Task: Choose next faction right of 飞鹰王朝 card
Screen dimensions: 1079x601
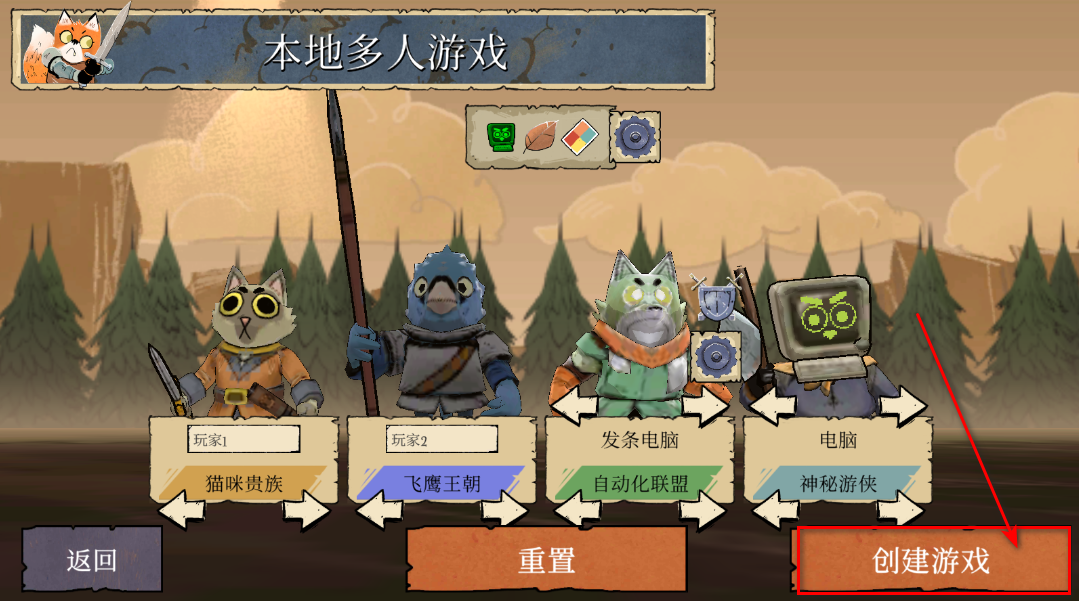Action: click(x=504, y=510)
